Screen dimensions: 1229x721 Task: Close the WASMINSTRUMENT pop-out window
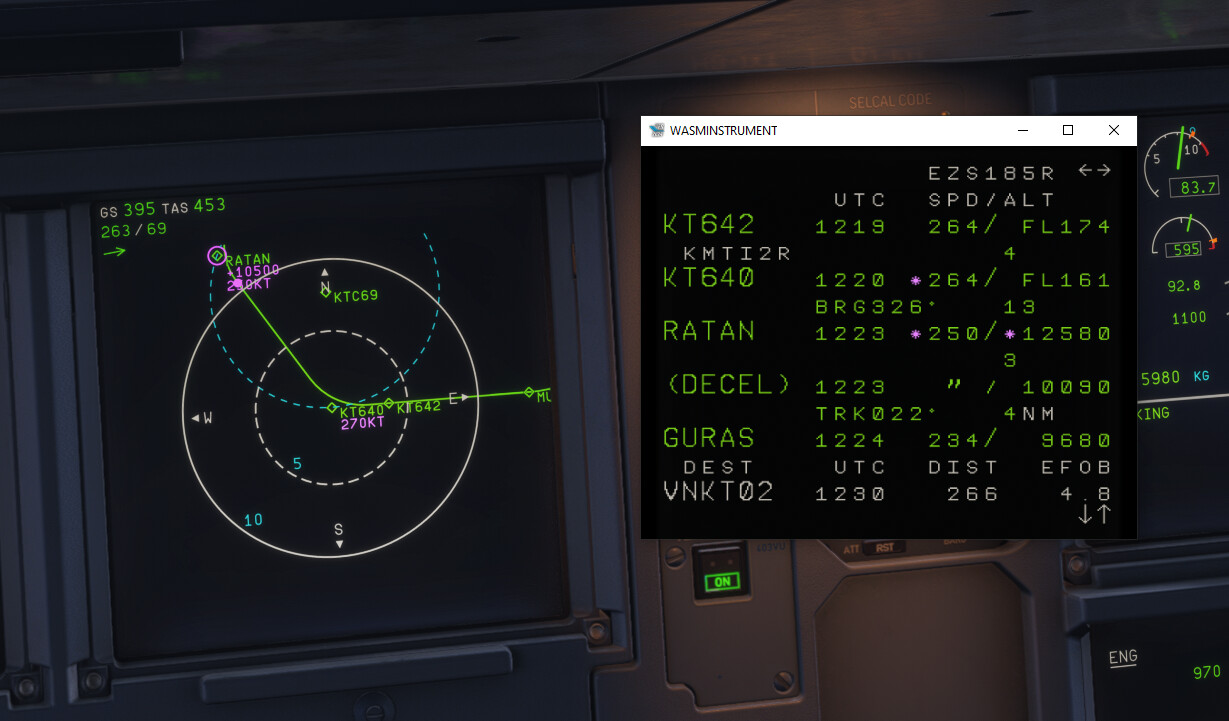click(x=1113, y=131)
